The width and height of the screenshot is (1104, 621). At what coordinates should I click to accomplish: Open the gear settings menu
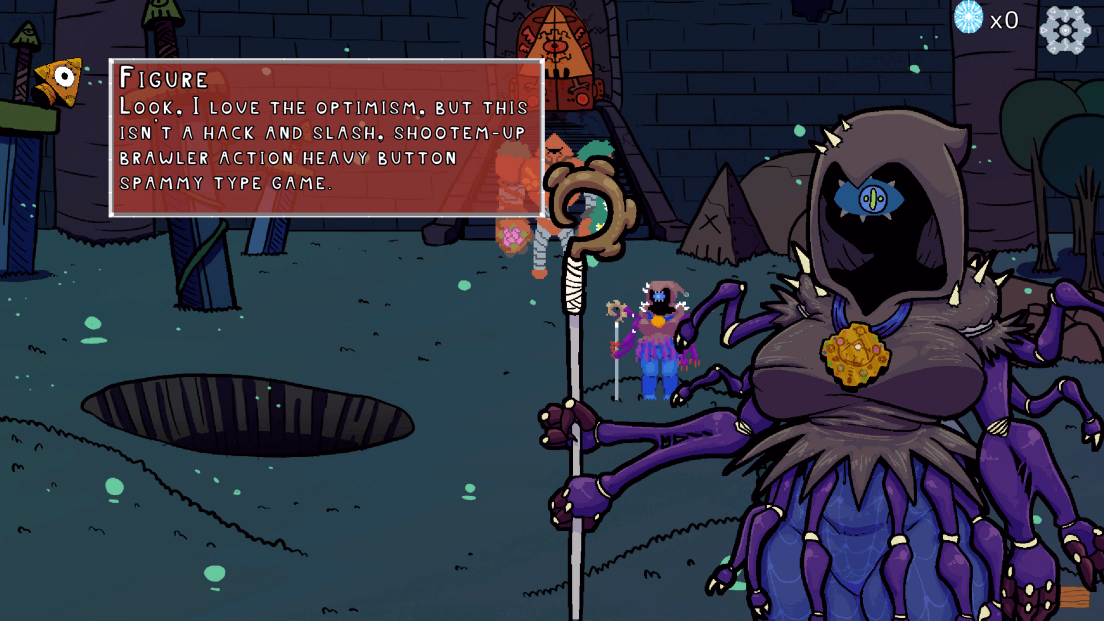pos(1065,30)
